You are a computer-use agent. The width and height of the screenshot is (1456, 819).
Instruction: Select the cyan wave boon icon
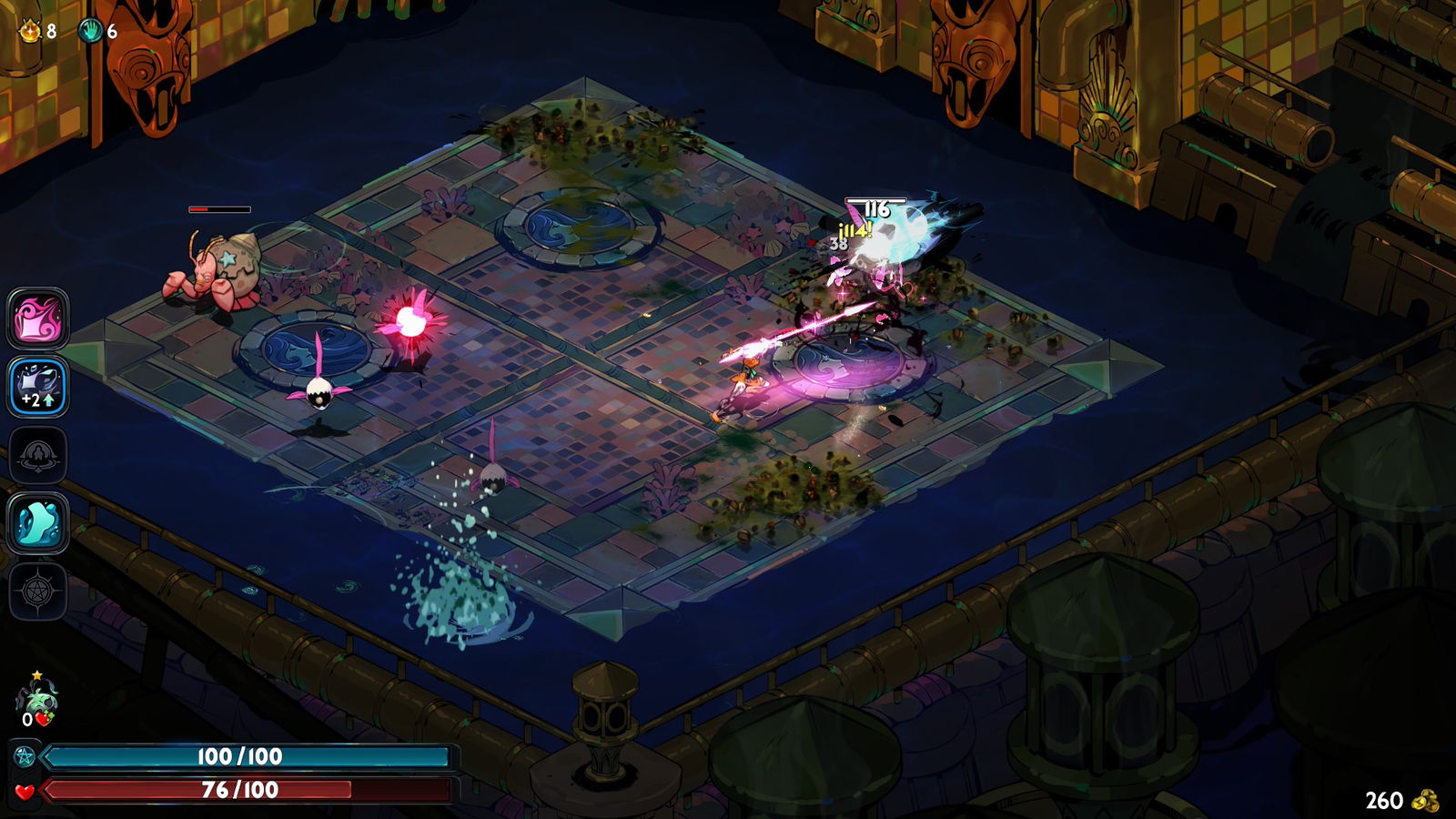pos(38,523)
